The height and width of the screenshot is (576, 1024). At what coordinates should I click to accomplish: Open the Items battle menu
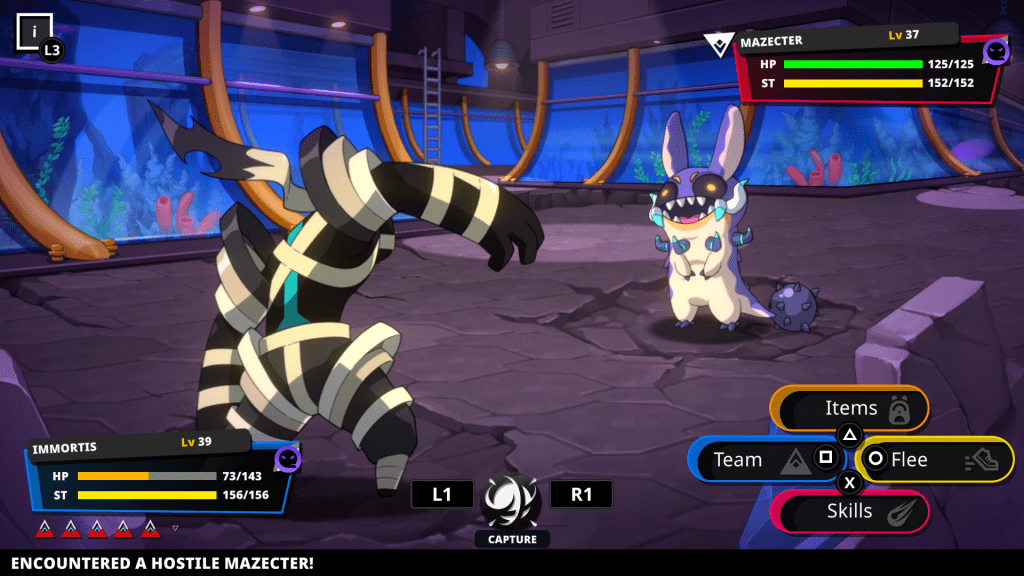point(850,408)
